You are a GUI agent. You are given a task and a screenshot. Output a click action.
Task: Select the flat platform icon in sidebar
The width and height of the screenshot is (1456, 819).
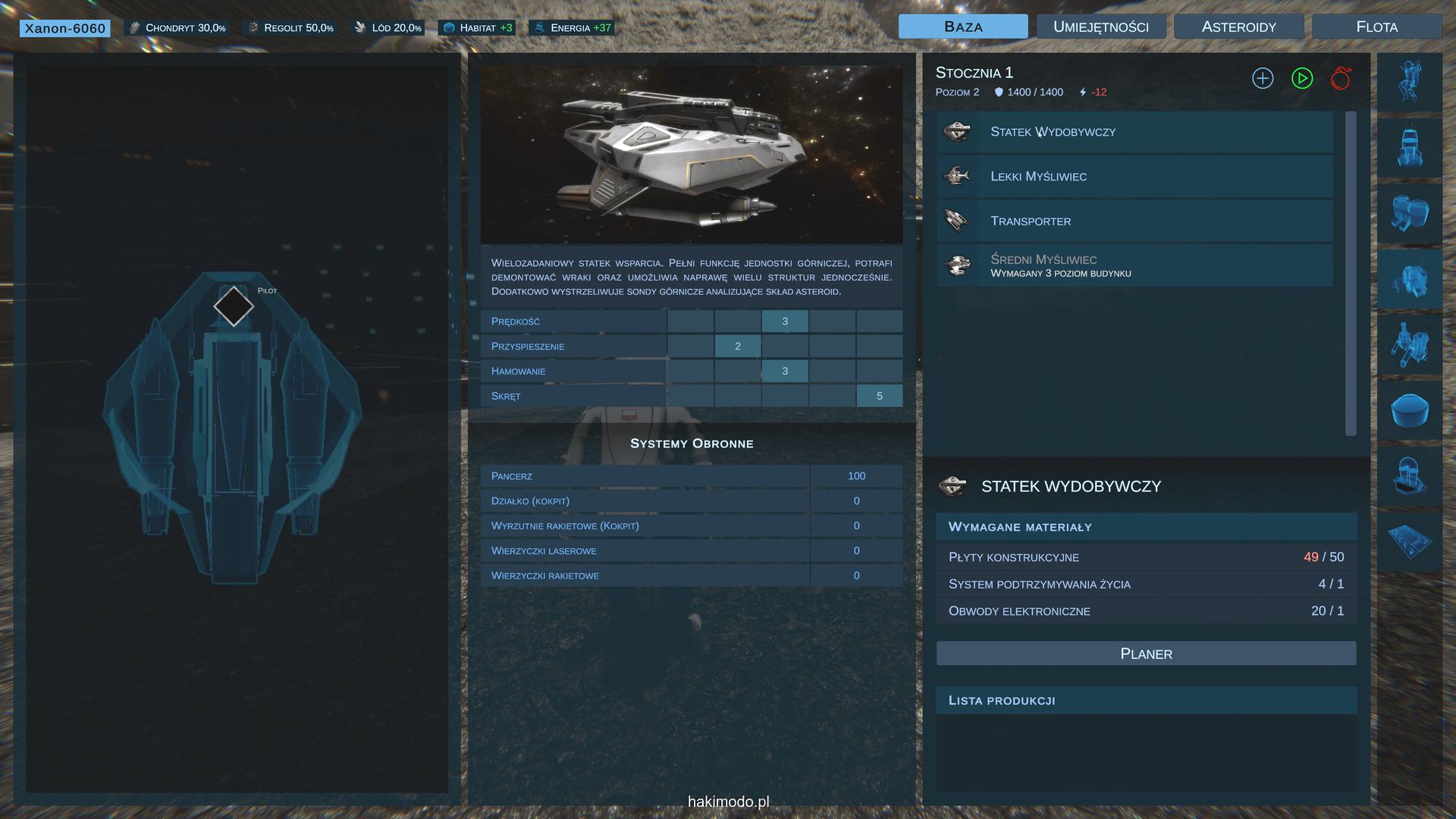pos(1410,541)
